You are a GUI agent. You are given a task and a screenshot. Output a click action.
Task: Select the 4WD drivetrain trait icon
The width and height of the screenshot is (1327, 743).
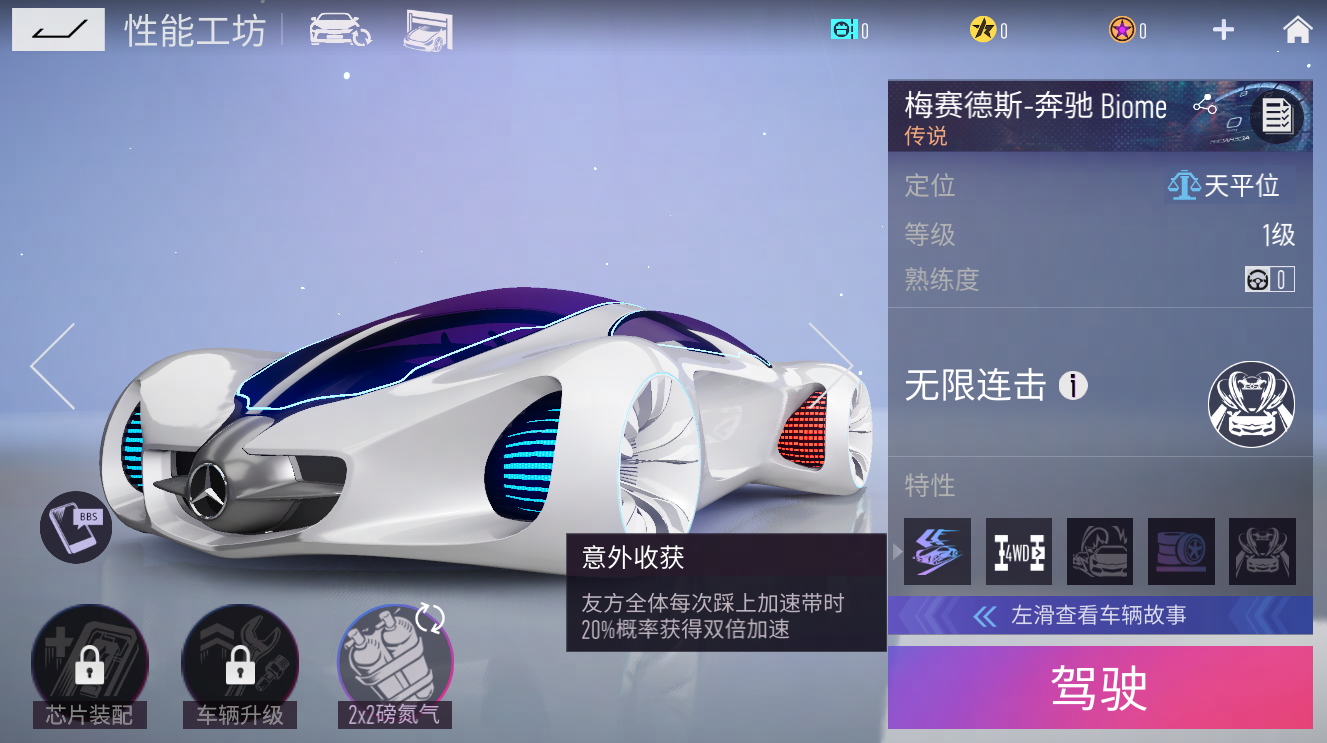pos(1018,551)
